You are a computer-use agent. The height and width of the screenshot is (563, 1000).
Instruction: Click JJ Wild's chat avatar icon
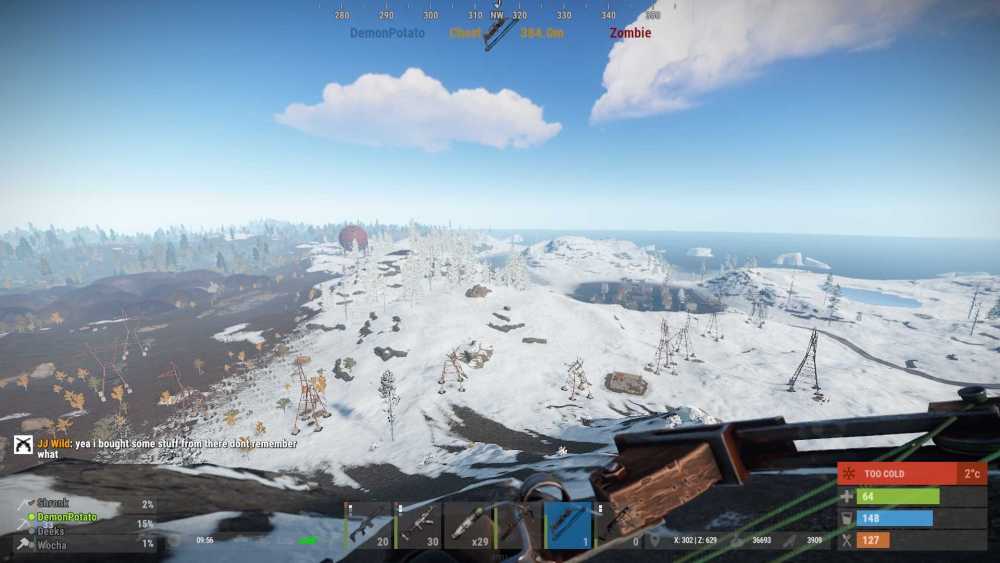[x=23, y=446]
